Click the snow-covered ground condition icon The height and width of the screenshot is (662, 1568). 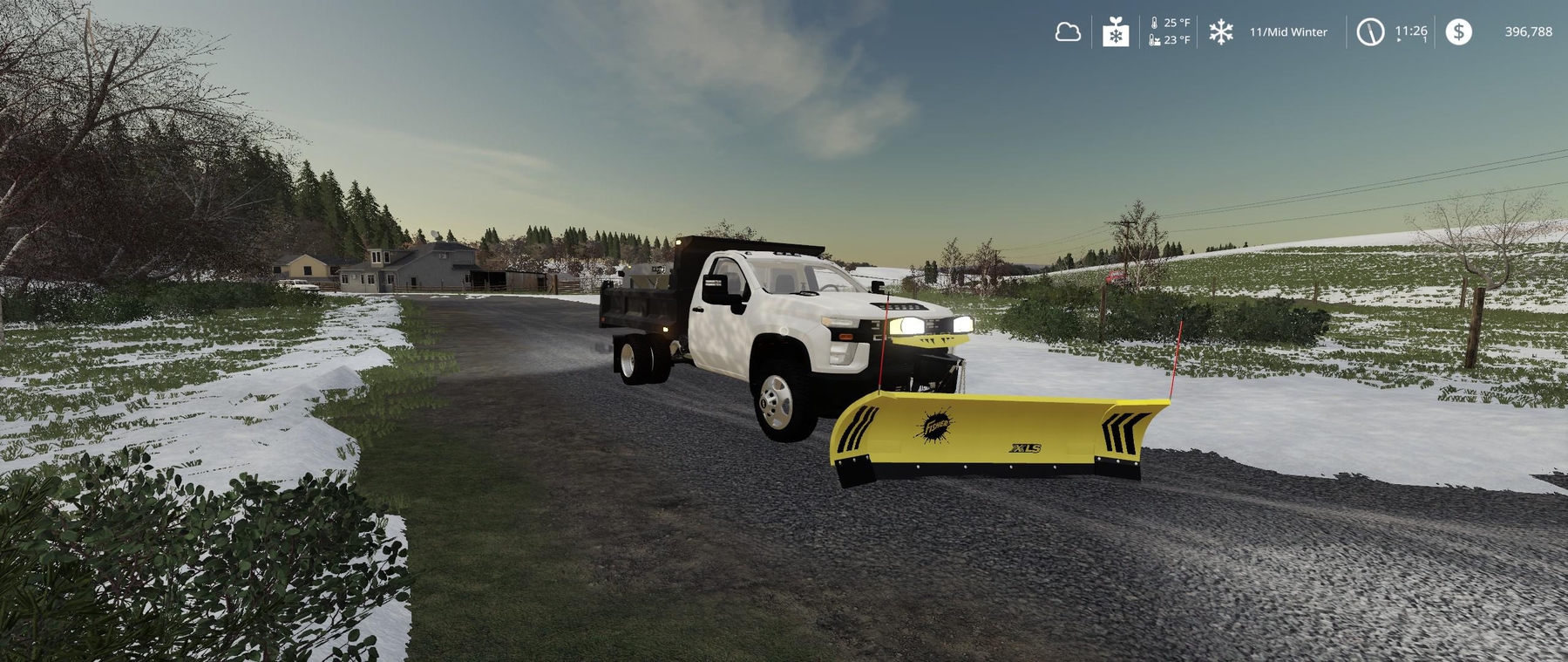click(1116, 32)
